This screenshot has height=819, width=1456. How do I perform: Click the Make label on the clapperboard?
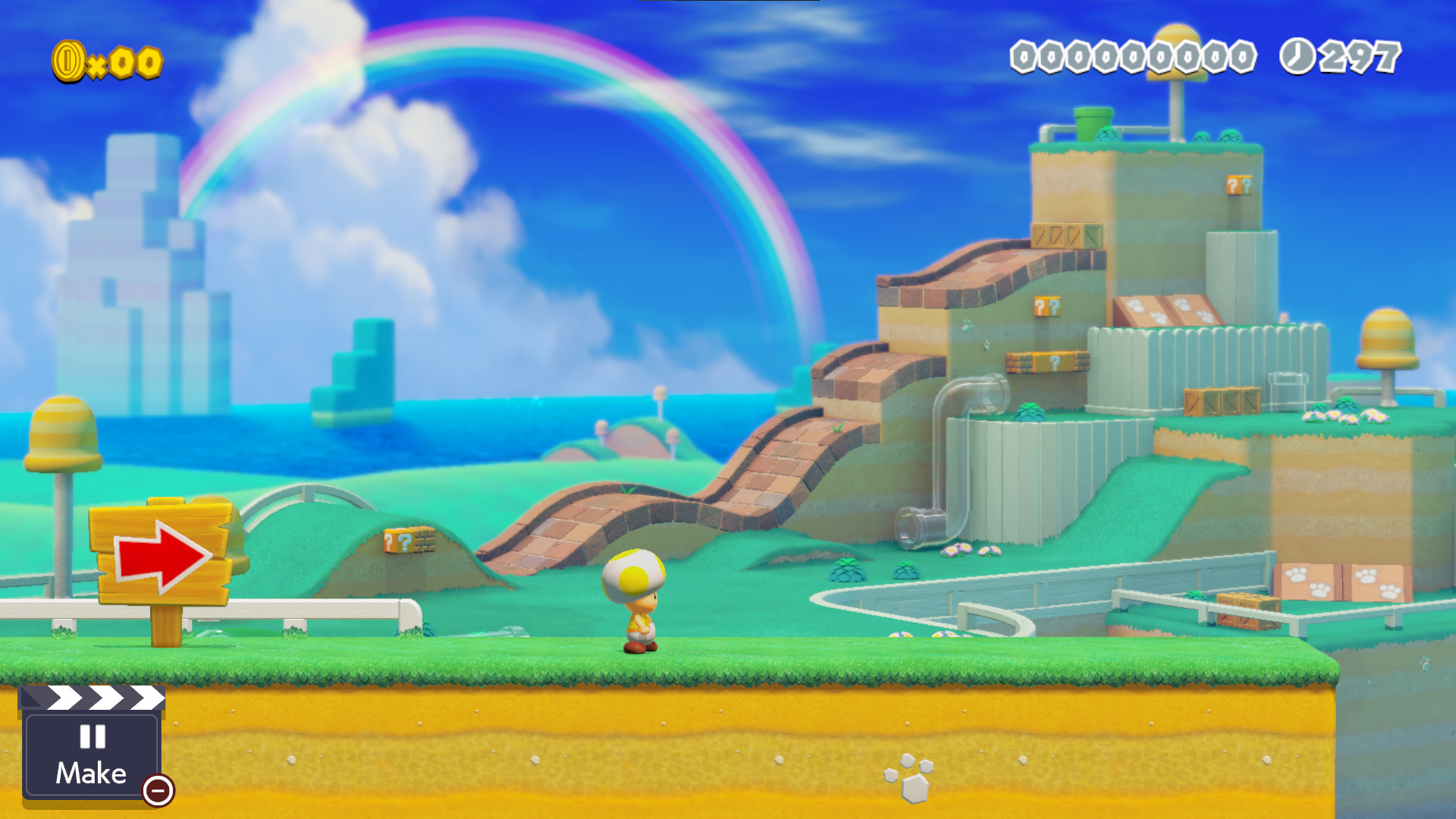pyautogui.click(x=90, y=773)
